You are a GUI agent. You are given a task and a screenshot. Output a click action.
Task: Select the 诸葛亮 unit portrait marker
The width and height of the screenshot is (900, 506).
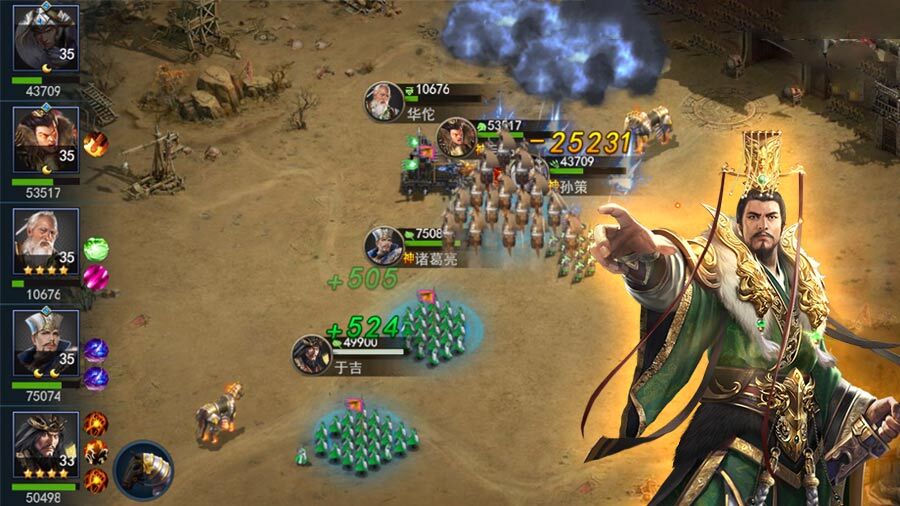click(x=383, y=246)
